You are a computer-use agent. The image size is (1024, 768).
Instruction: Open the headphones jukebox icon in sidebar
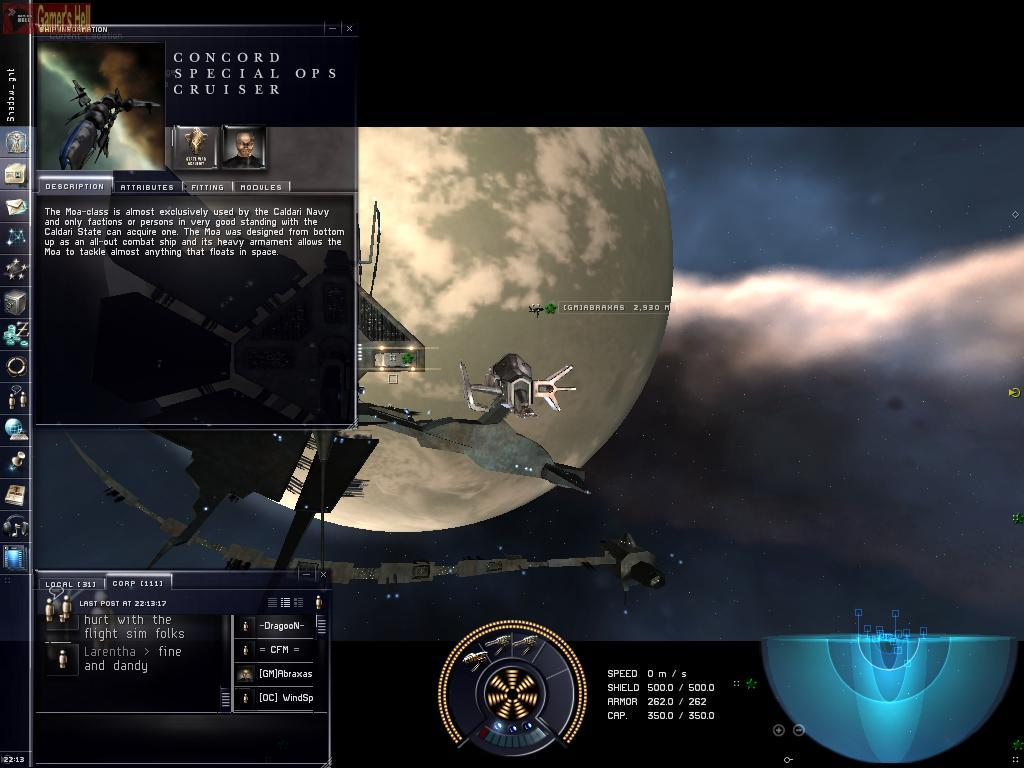(x=16, y=525)
